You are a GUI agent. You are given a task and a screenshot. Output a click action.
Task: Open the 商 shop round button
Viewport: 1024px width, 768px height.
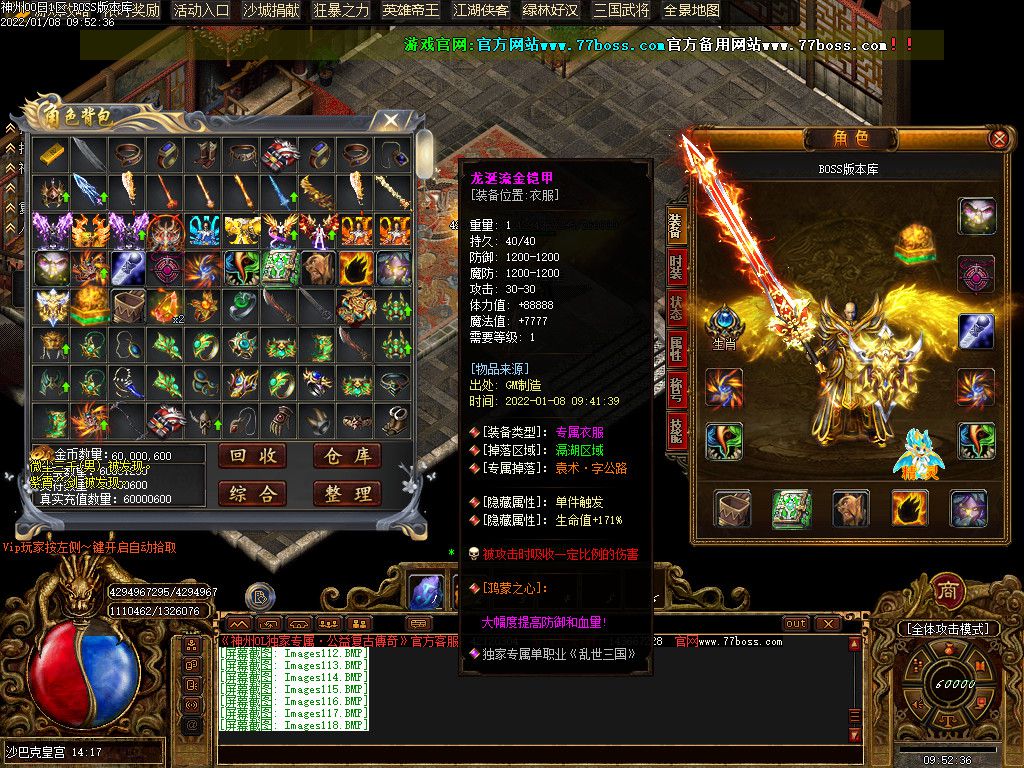947,592
